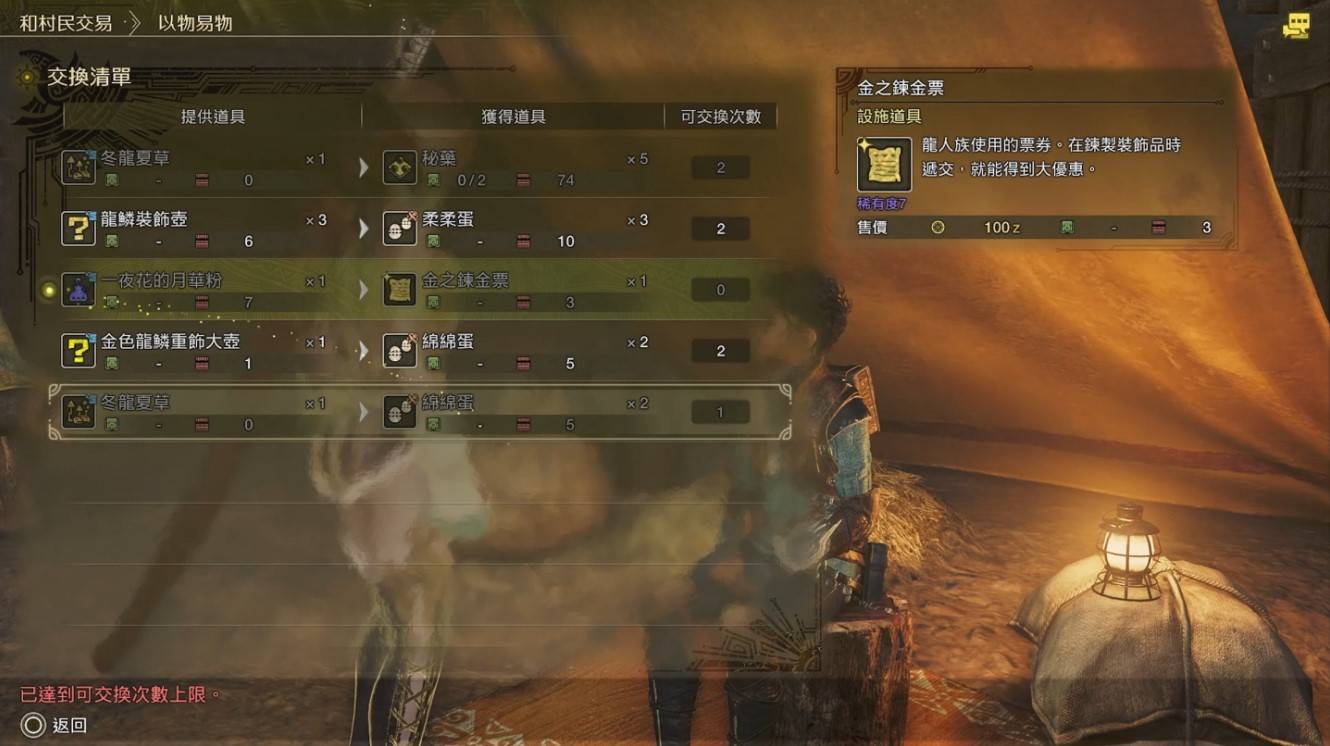
Task: Click the 龍鱗裝飾壺 question-mark icon
Action: click(79, 228)
